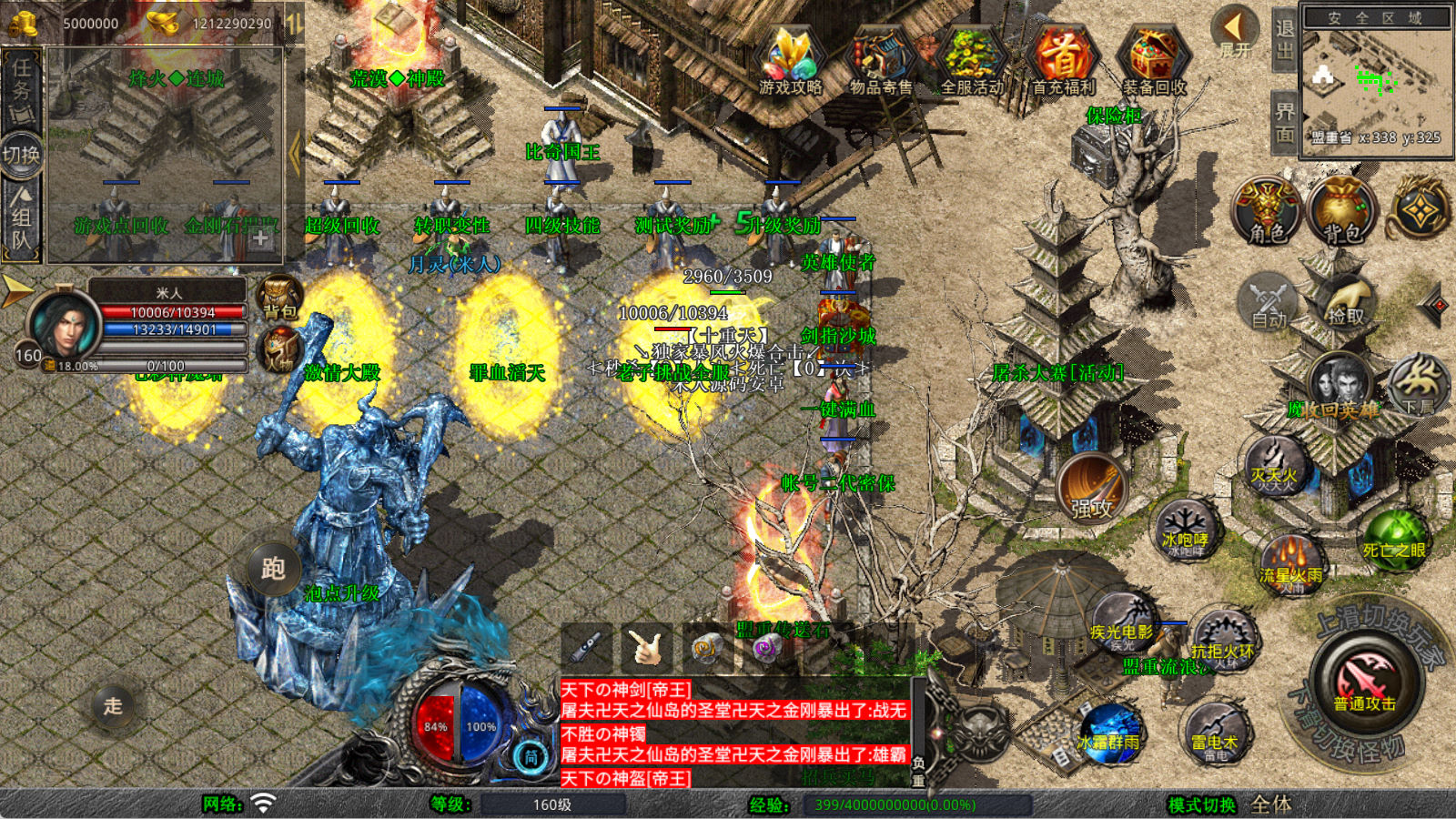1456x819 pixels.
Task: Cast the 雷电术 lightning skill
Action: click(1215, 733)
